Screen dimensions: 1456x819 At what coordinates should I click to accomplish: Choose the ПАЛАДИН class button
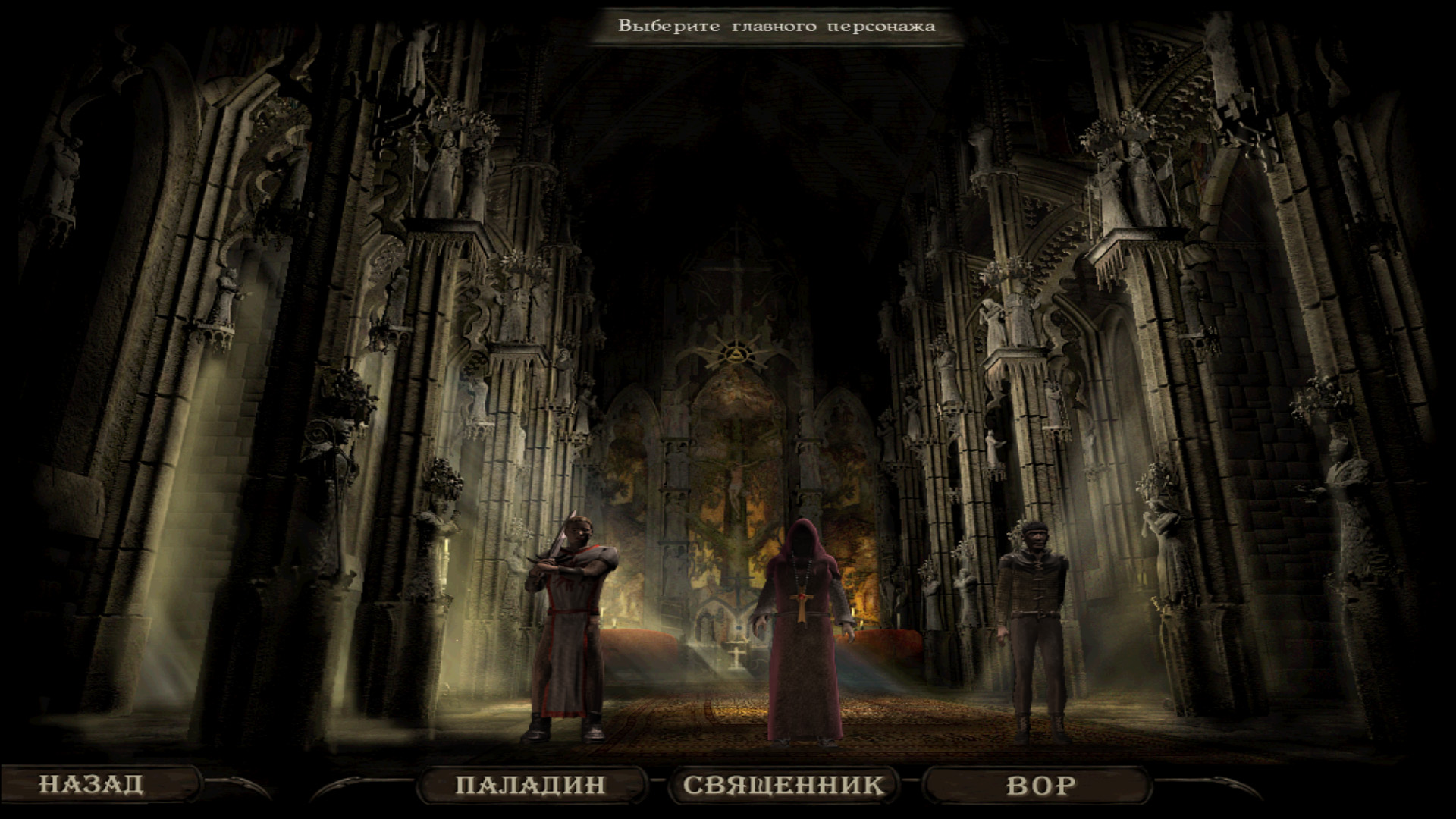[531, 785]
